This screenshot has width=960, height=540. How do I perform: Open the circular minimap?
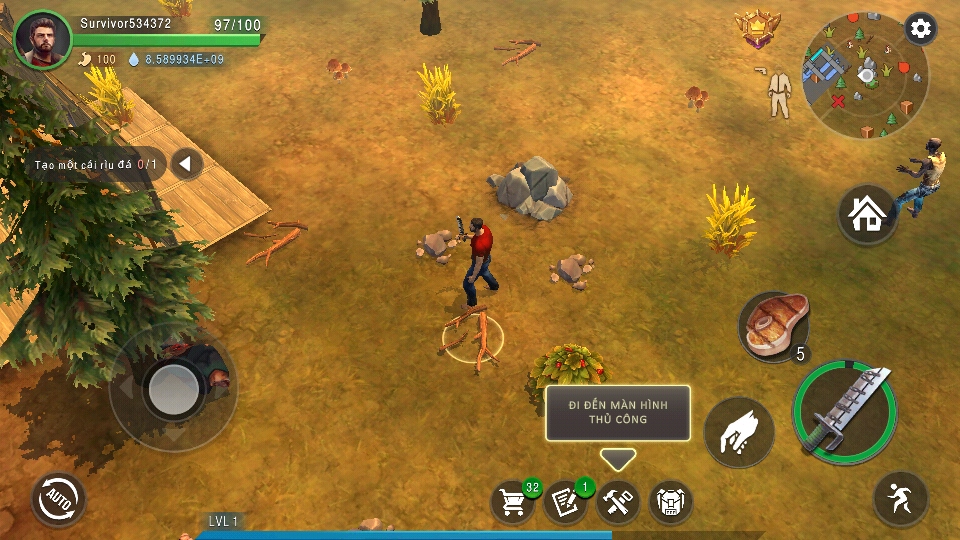click(x=864, y=76)
